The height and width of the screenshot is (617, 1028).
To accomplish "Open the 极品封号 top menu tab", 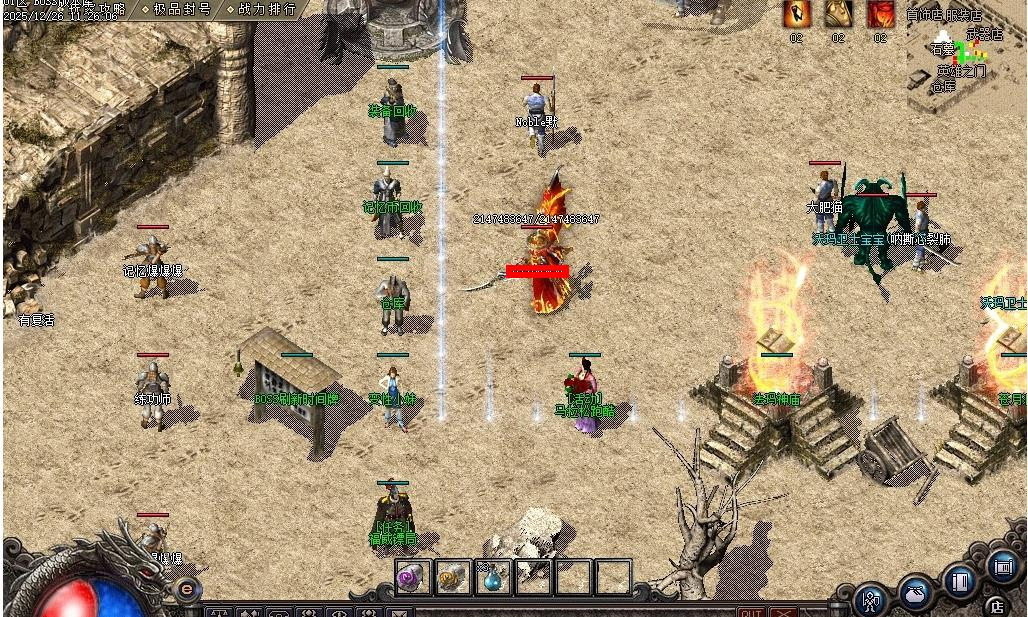I will tap(181, 9).
